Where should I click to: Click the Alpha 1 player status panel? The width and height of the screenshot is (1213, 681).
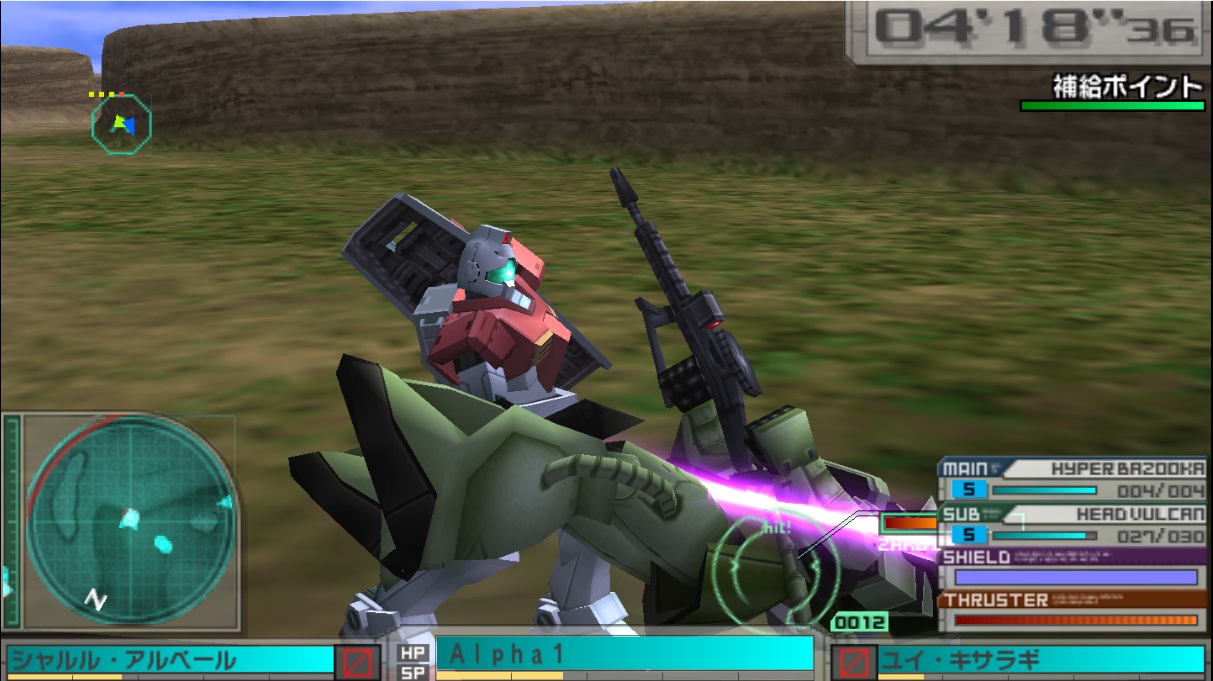pos(624,655)
